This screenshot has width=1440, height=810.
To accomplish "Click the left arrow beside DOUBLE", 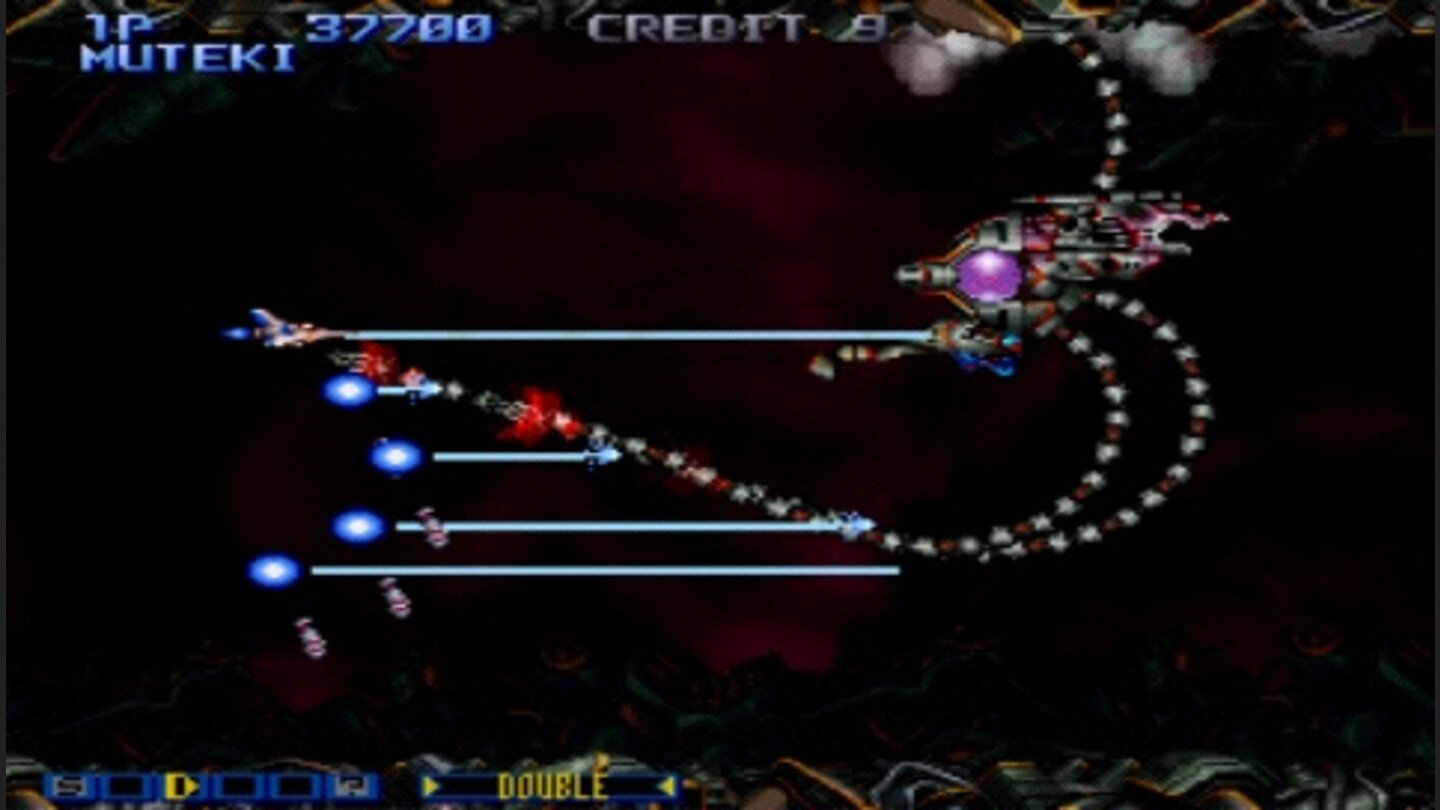I will 430,787.
